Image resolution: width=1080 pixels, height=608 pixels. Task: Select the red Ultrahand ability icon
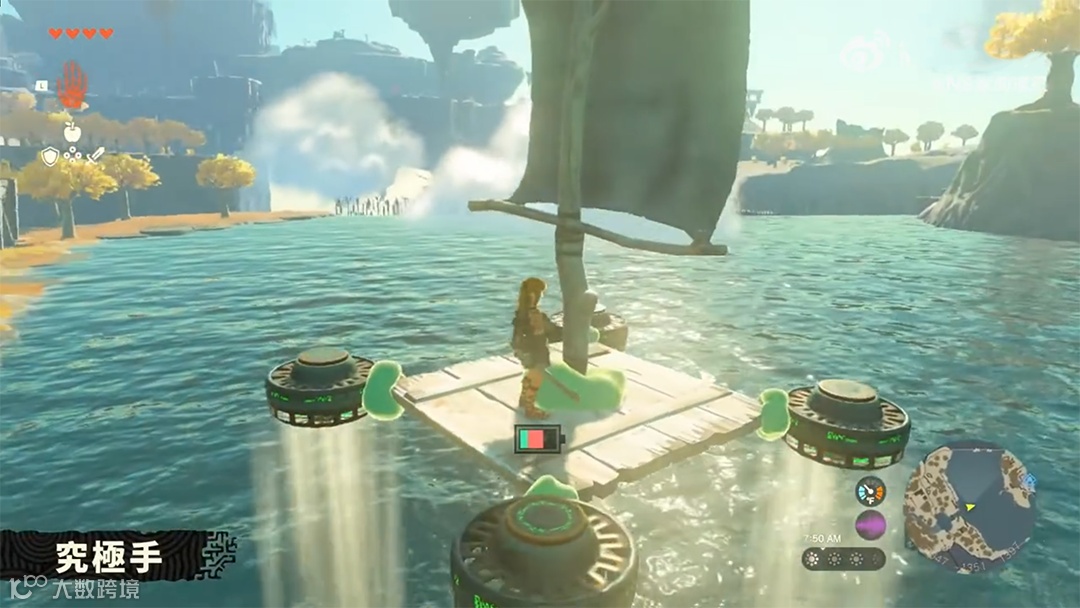pyautogui.click(x=72, y=85)
